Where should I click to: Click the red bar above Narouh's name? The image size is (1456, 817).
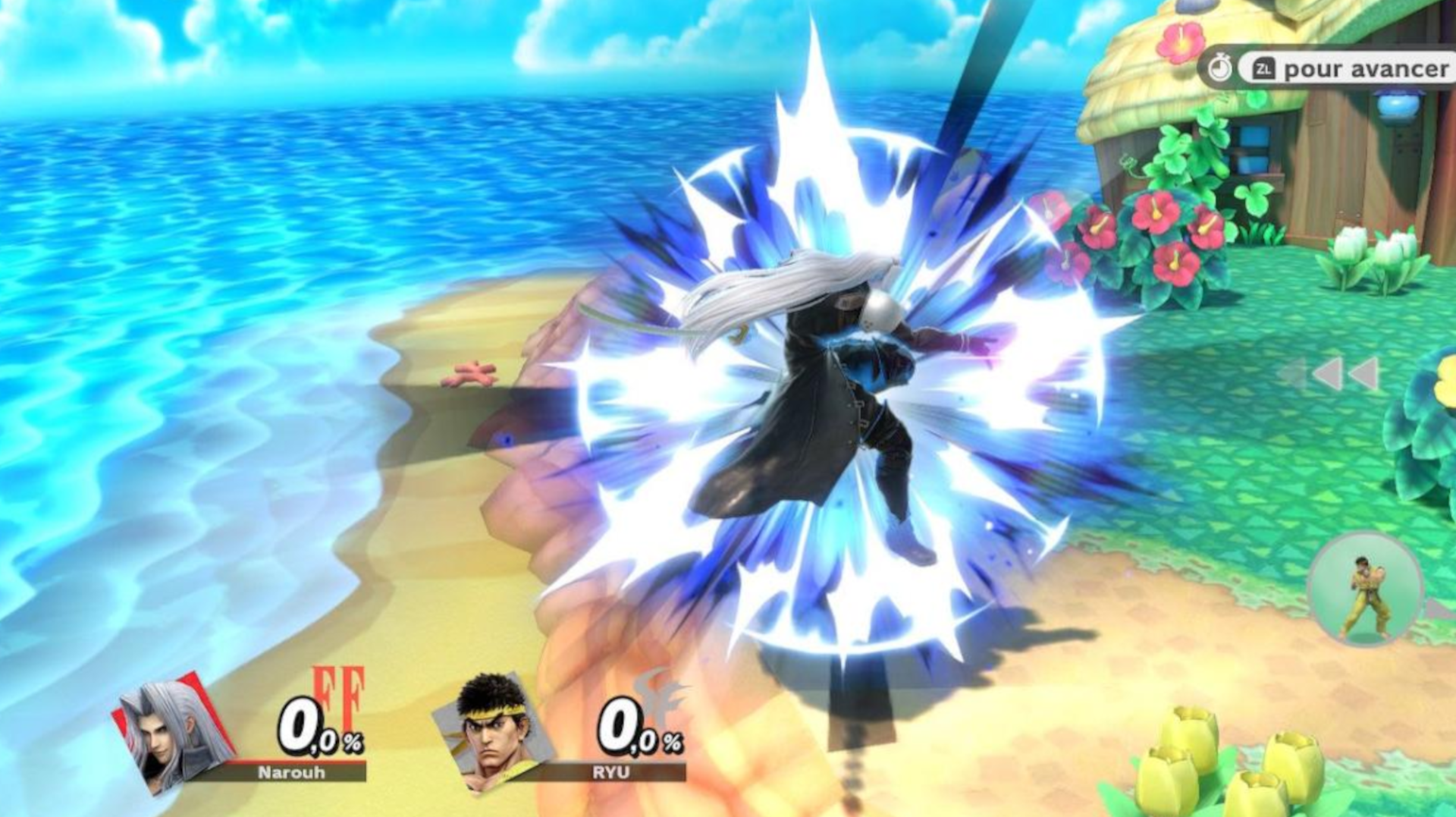point(296,761)
